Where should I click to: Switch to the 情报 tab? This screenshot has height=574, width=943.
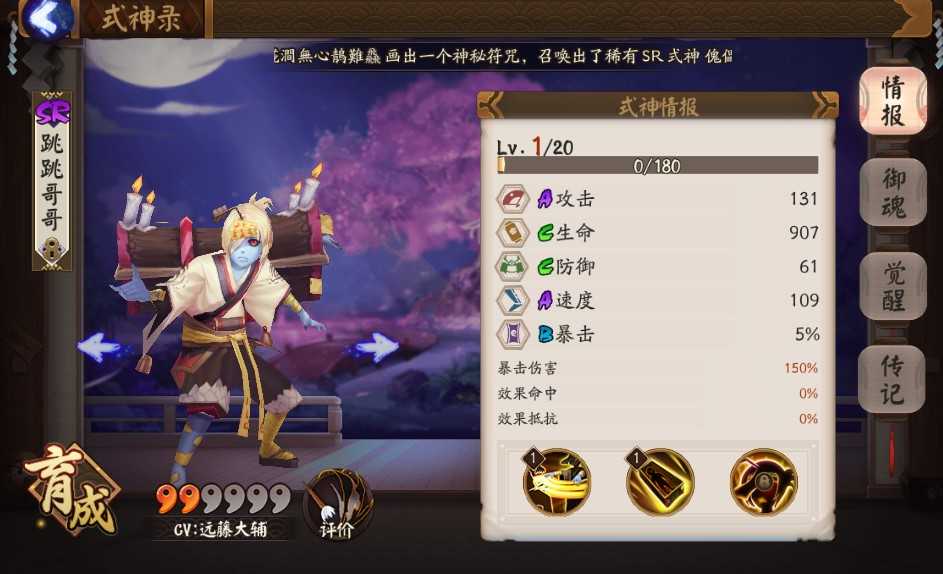(x=891, y=100)
